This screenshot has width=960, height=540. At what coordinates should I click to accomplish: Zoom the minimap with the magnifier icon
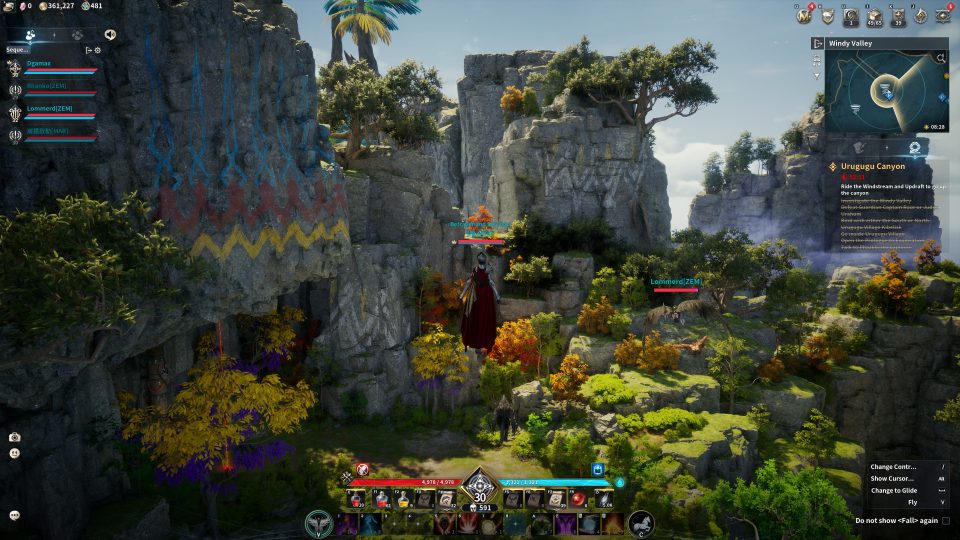coord(941,59)
